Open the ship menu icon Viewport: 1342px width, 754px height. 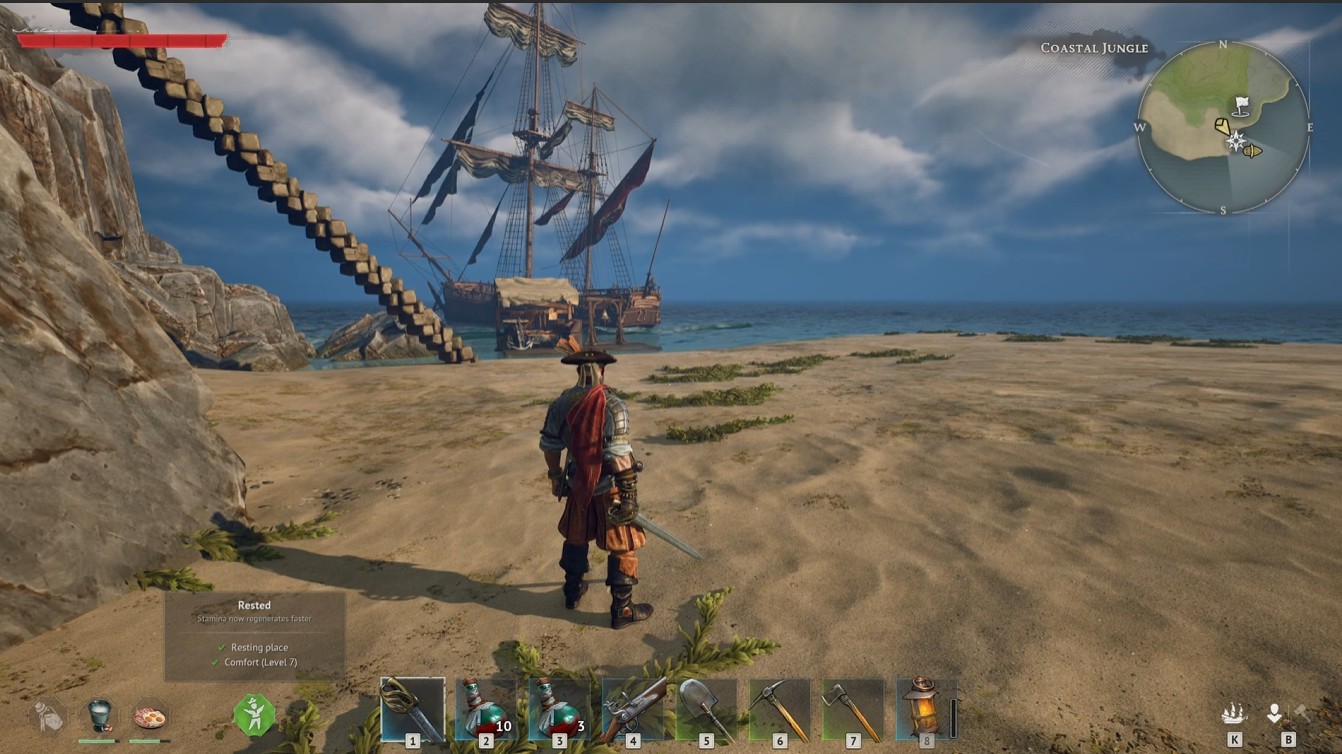pos(1234,713)
